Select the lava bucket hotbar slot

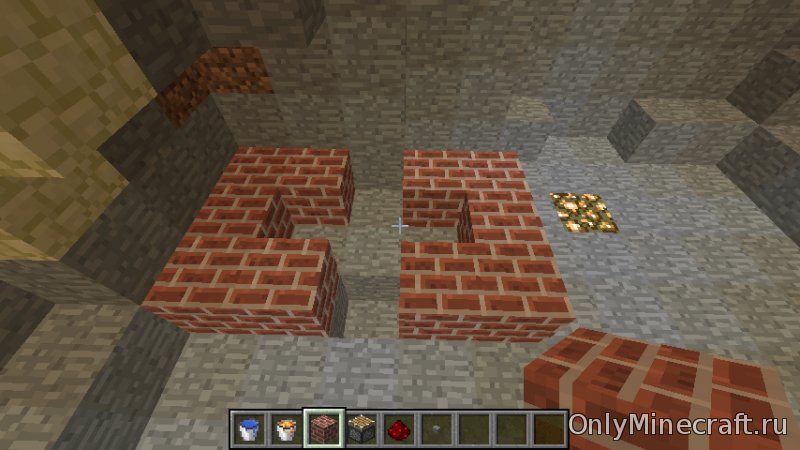[x=286, y=428]
